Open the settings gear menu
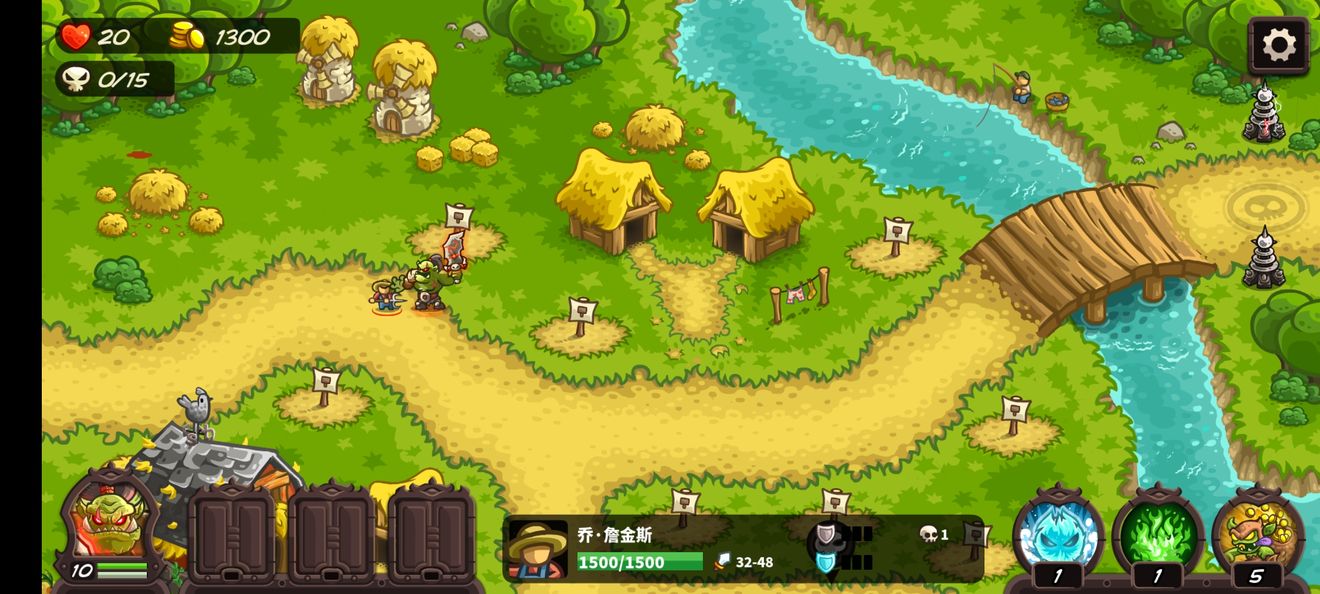This screenshot has height=594, width=1320. 1278,45
